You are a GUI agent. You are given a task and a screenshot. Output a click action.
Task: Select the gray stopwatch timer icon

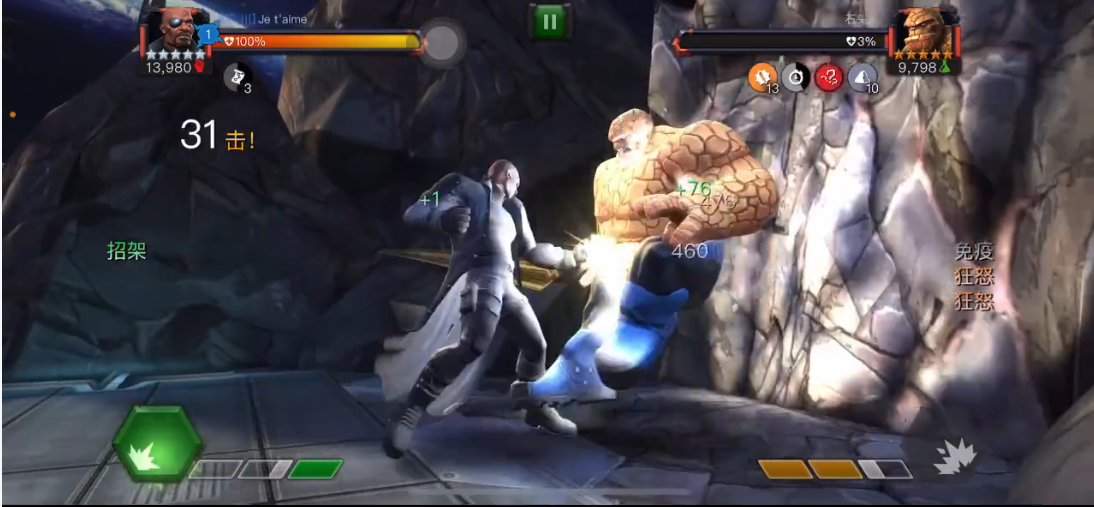click(796, 77)
